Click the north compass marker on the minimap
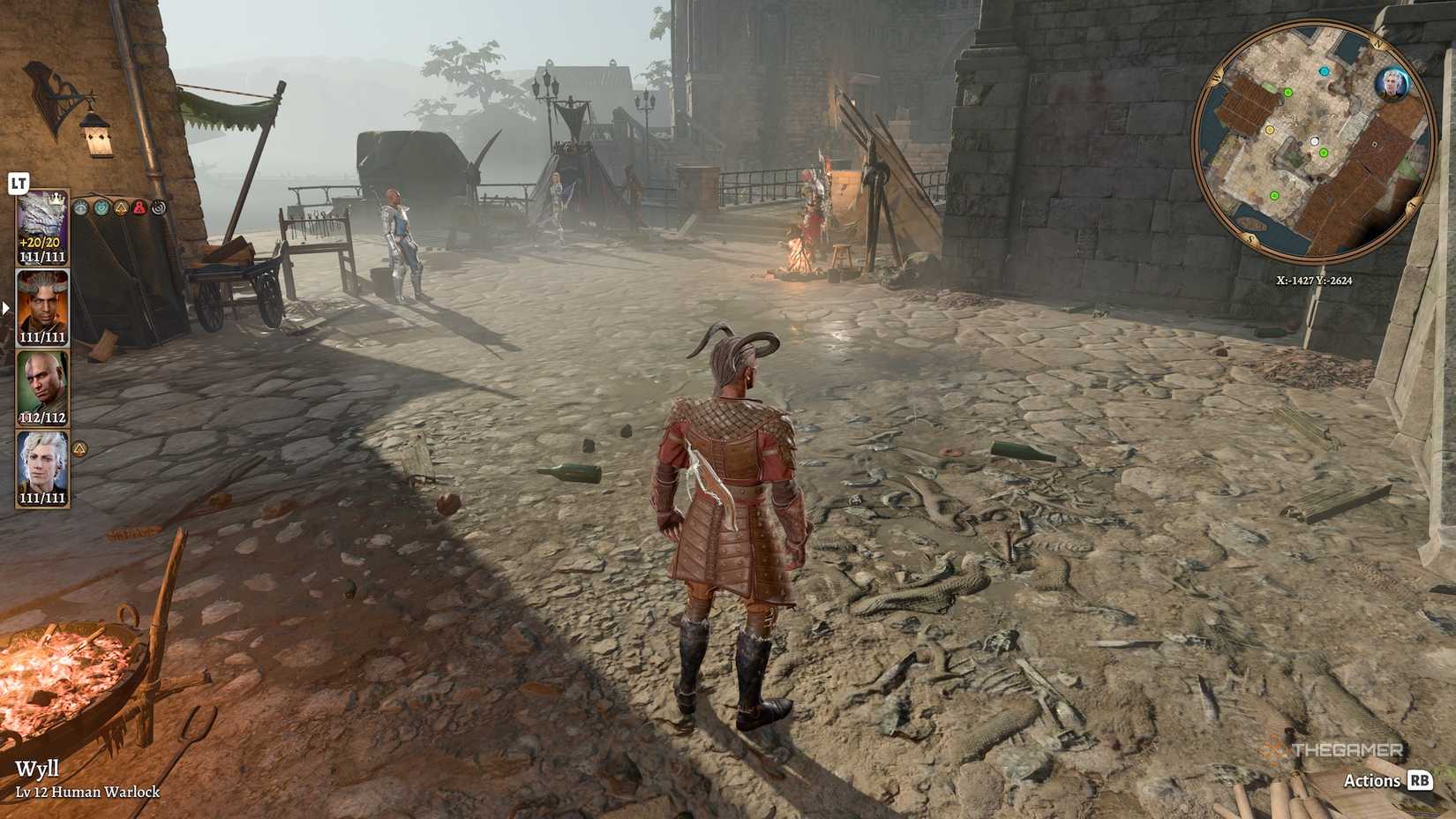The image size is (1456, 819). pos(1377,43)
